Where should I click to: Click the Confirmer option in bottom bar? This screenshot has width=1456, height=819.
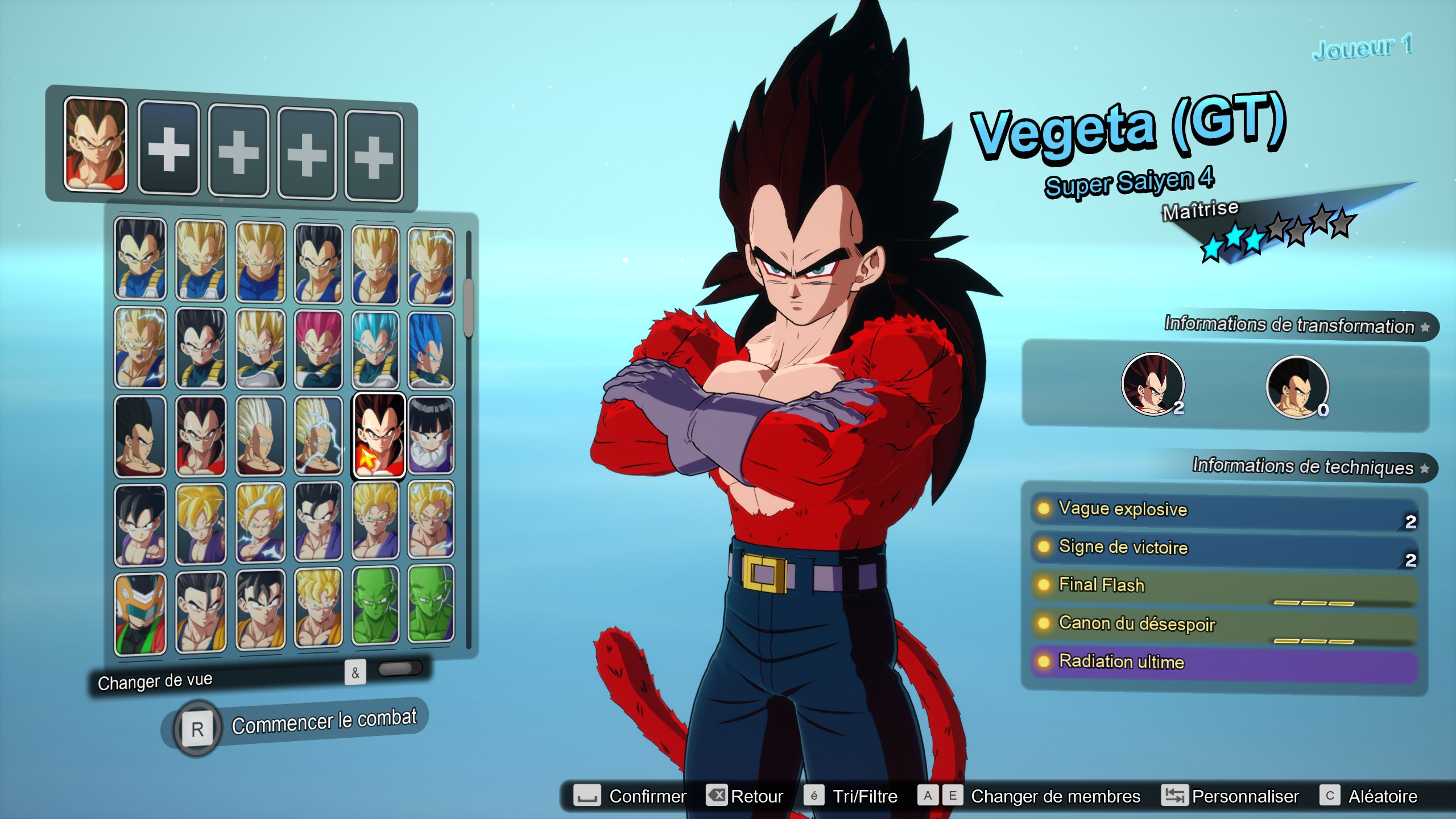(x=631, y=796)
